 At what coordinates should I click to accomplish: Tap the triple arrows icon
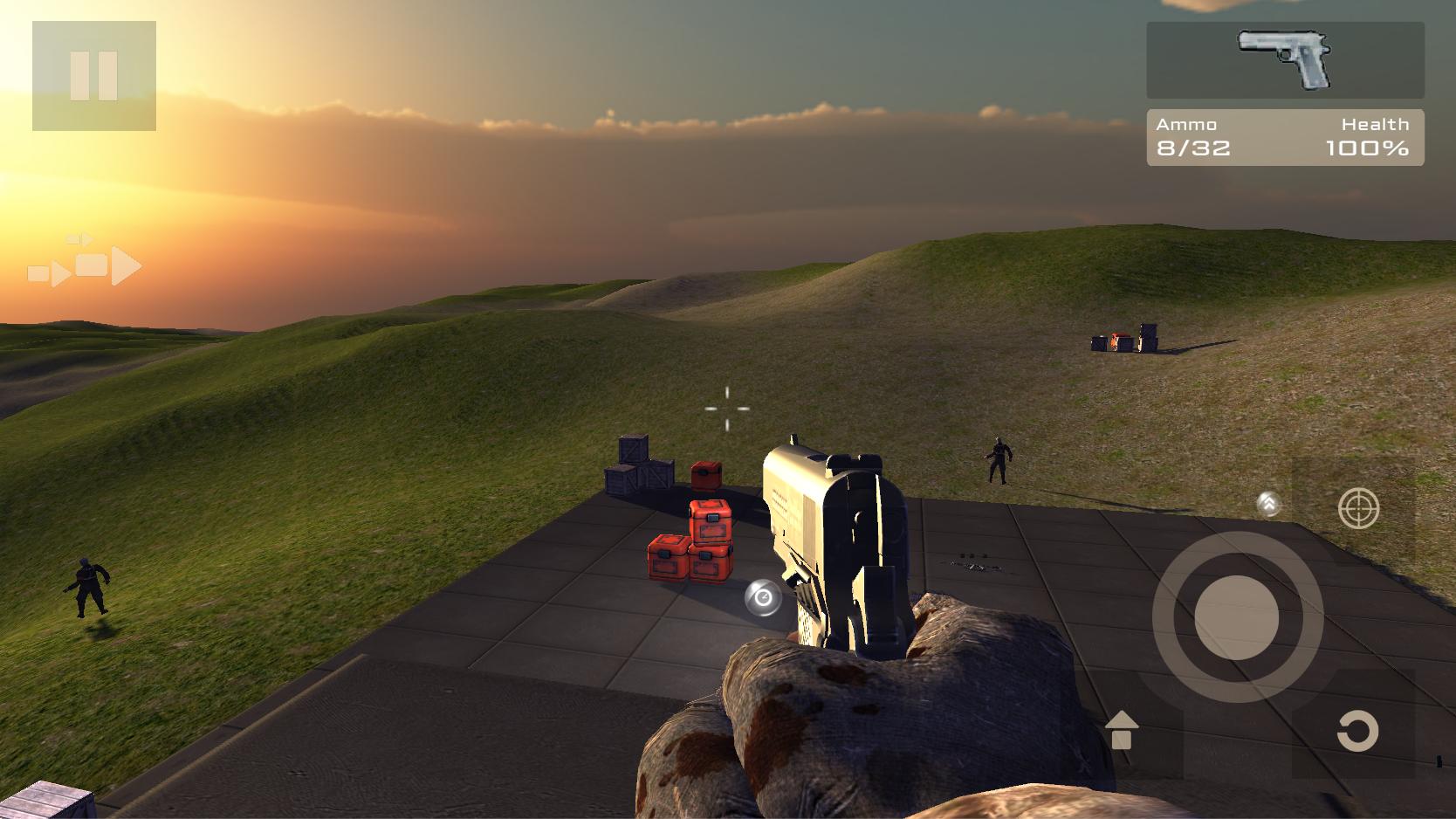[x=85, y=262]
